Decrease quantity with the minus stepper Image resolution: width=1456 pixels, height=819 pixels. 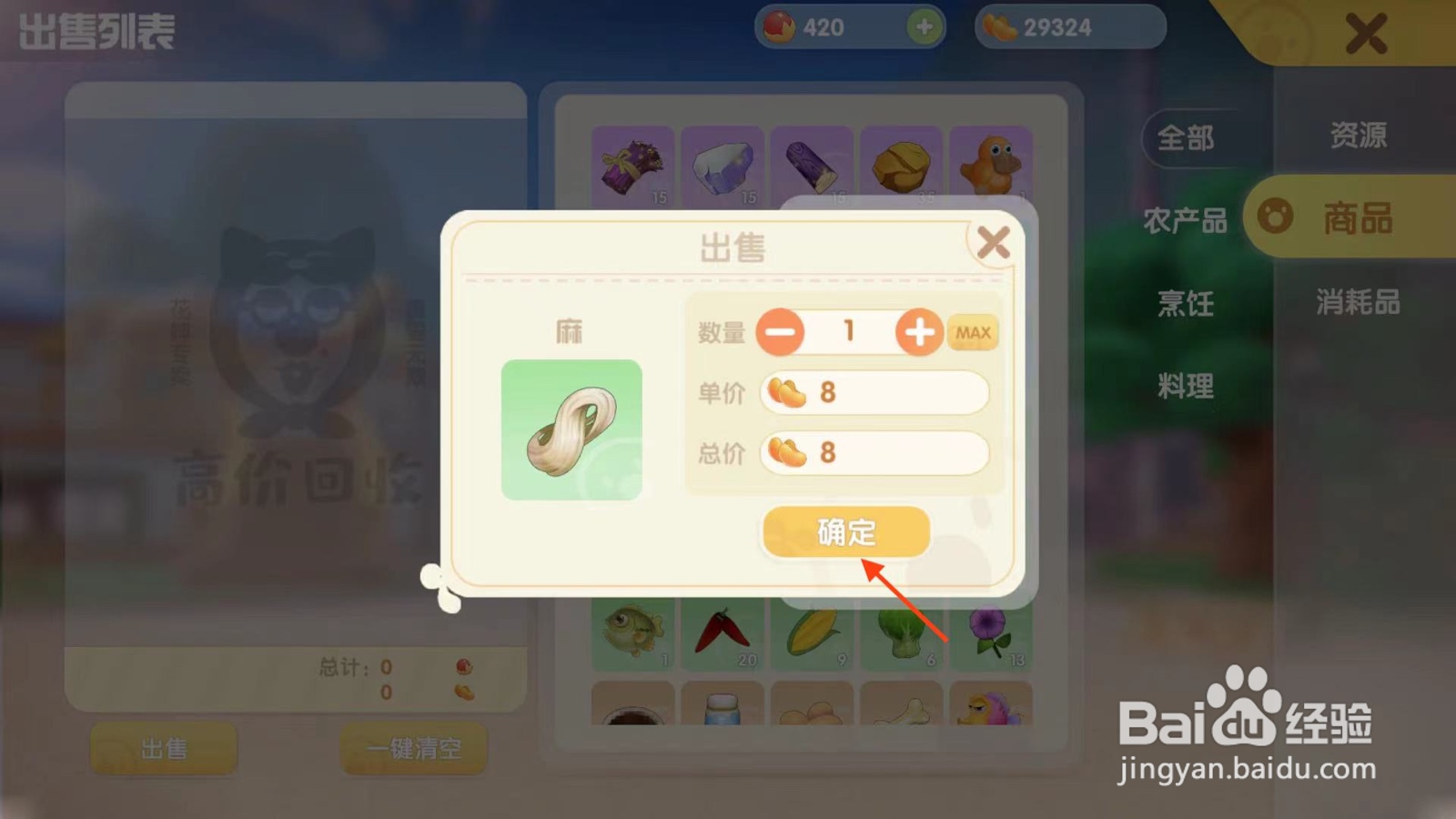(781, 332)
